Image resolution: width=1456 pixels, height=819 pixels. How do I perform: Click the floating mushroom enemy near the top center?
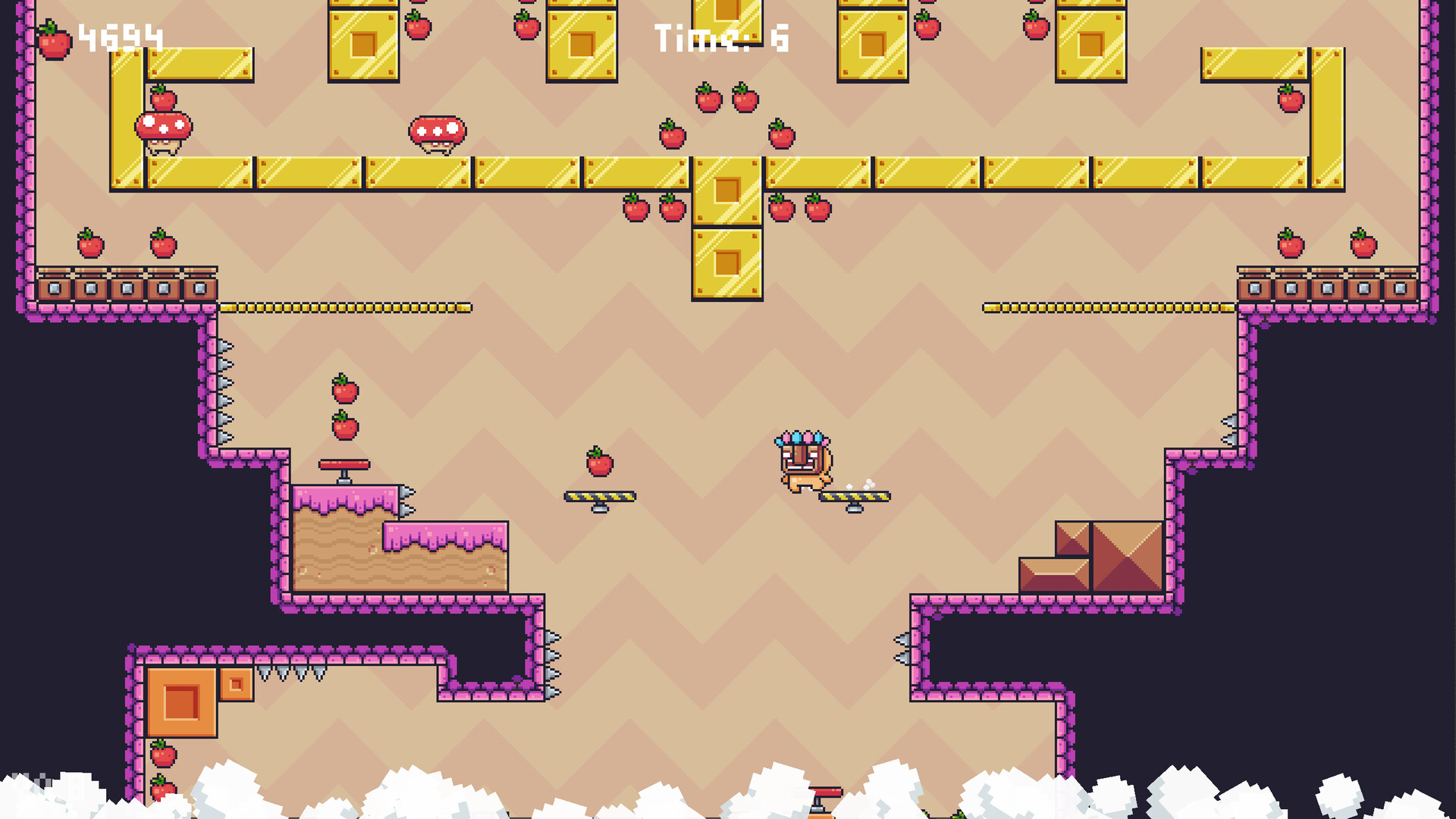point(436,129)
